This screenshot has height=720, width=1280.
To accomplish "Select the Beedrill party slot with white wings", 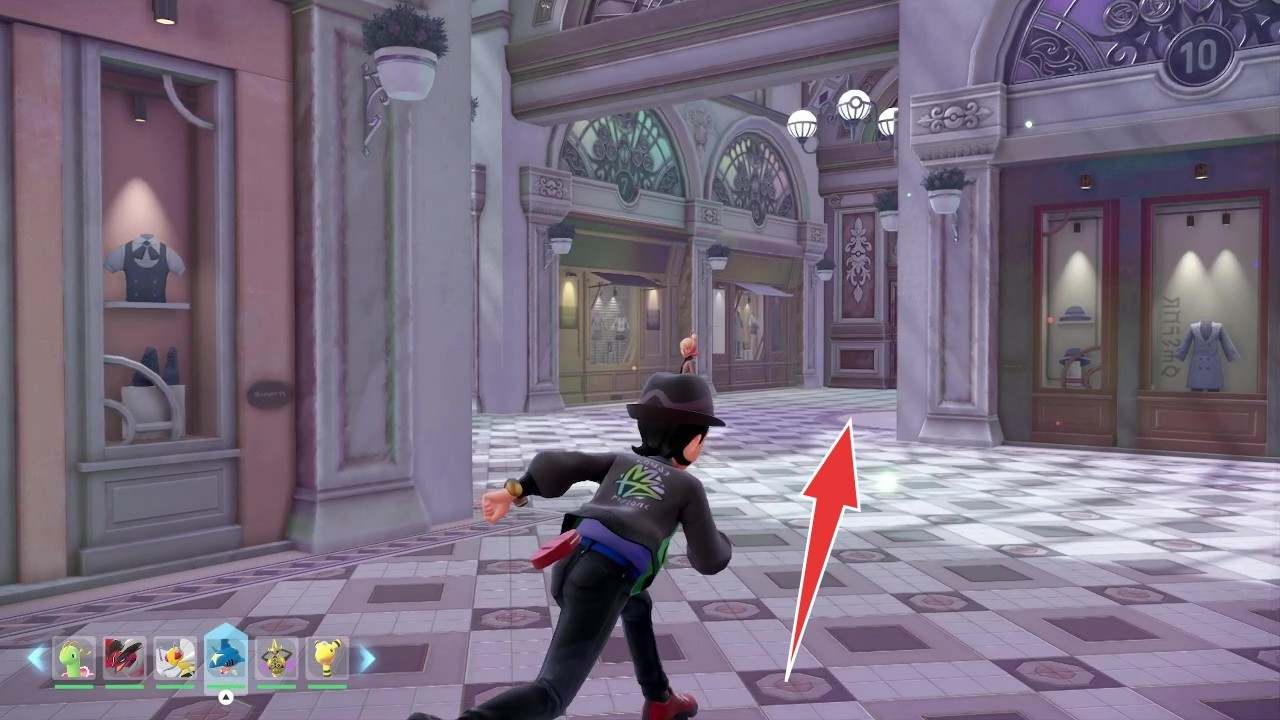I will point(175,658).
